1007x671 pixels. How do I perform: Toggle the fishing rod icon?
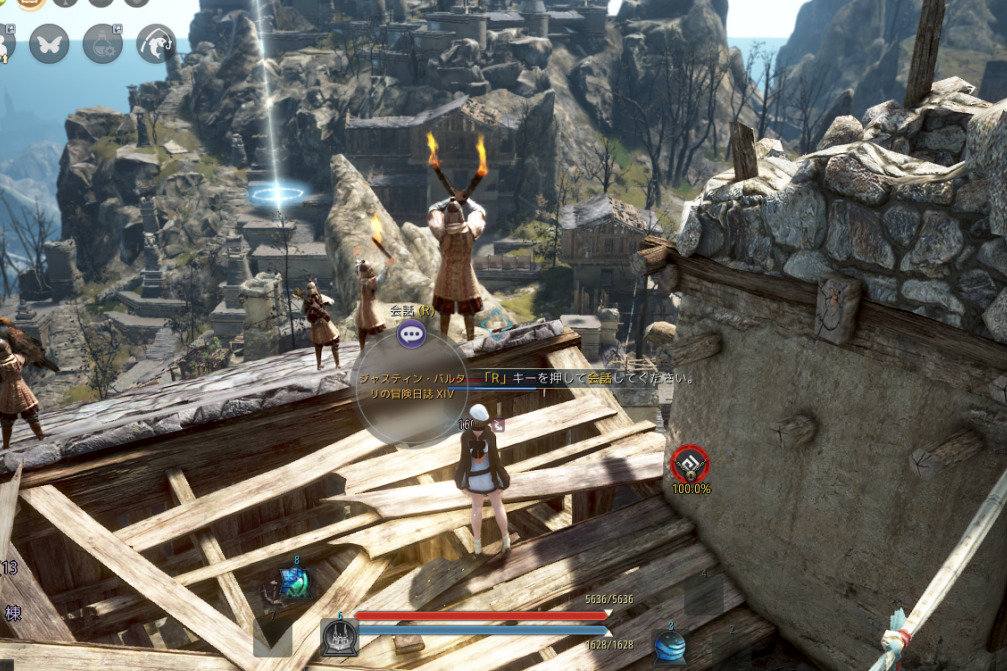[x=155, y=43]
